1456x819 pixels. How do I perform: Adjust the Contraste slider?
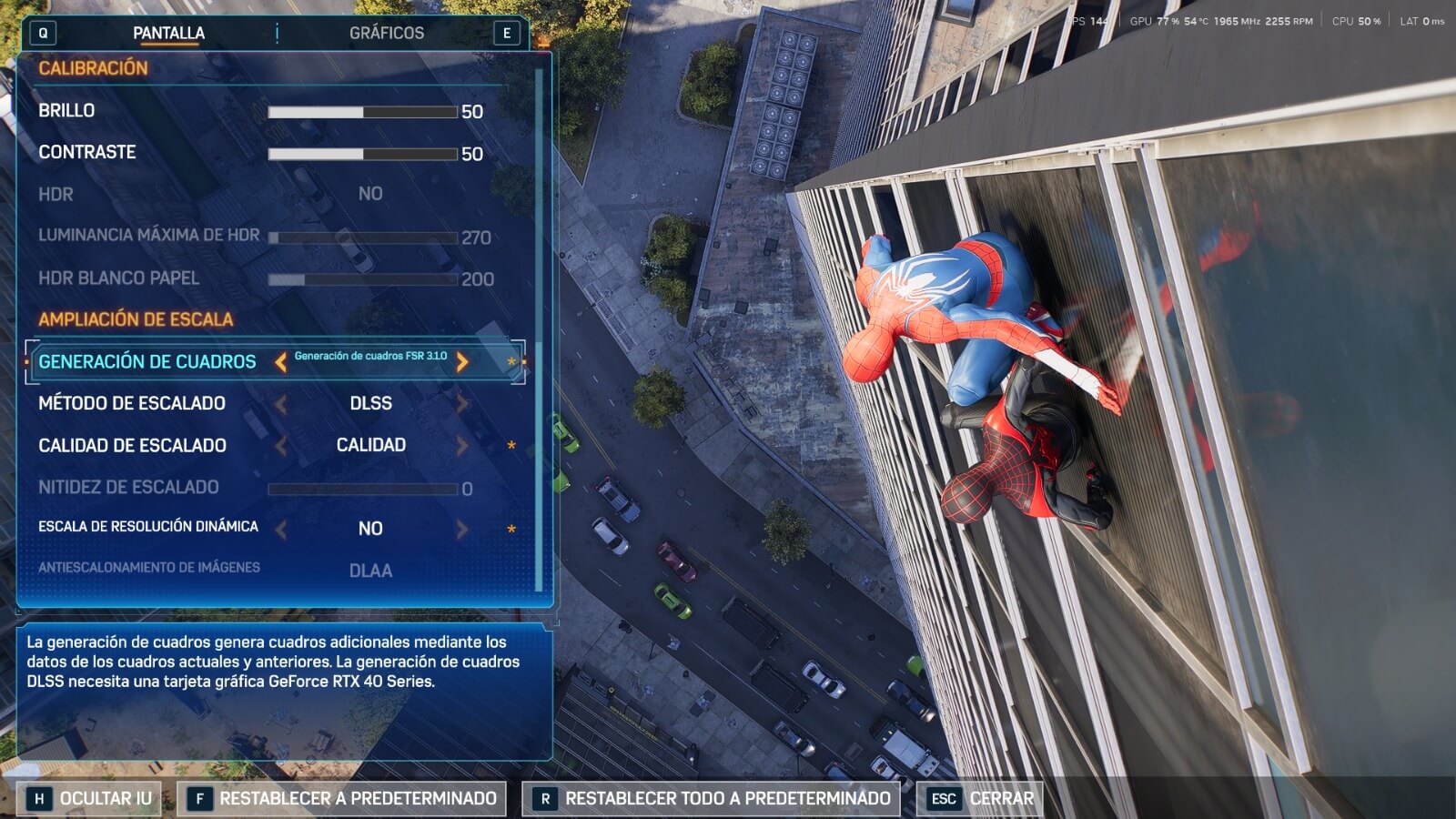point(362,154)
